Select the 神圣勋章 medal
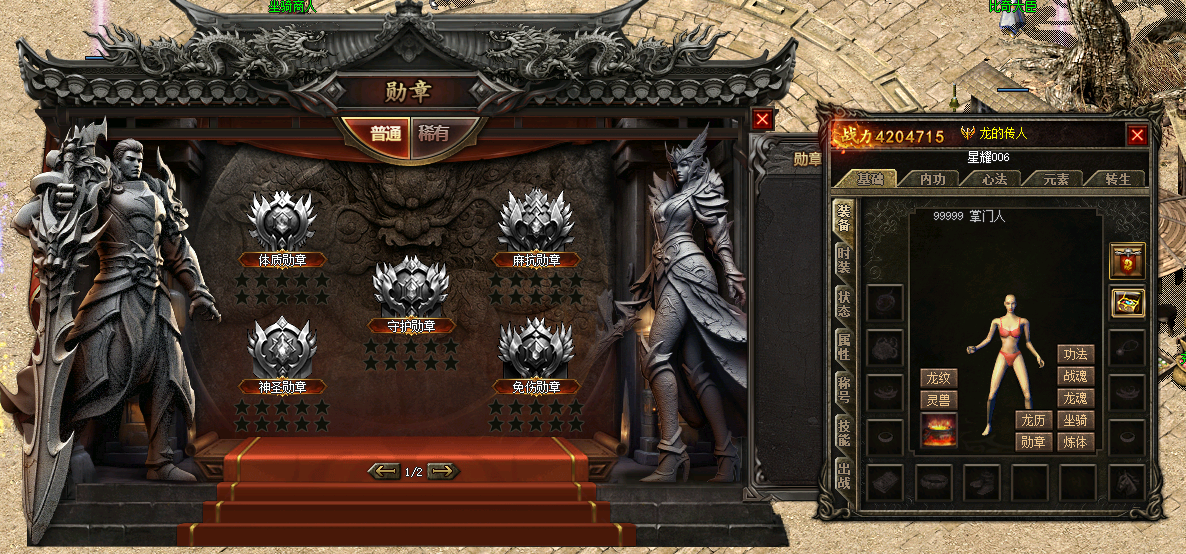 [282, 348]
